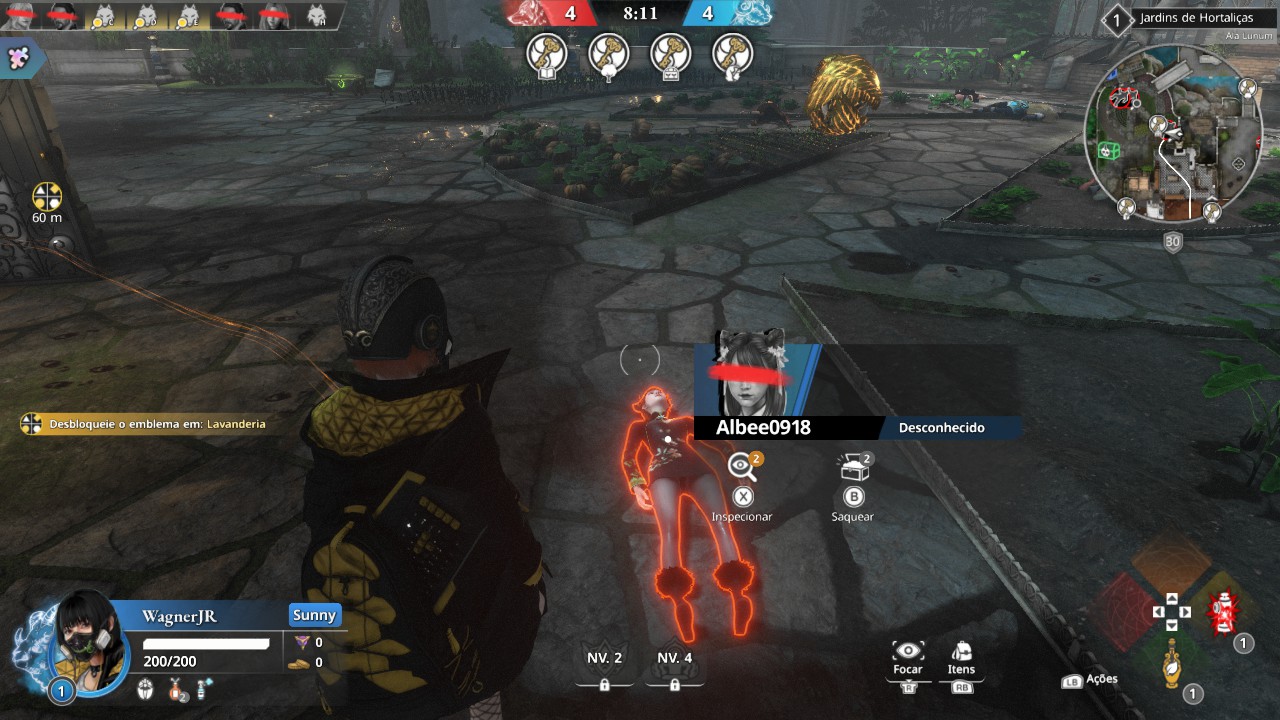1280x720 pixels.
Task: Select the key objective with book symbol
Action: pyautogui.click(x=547, y=54)
